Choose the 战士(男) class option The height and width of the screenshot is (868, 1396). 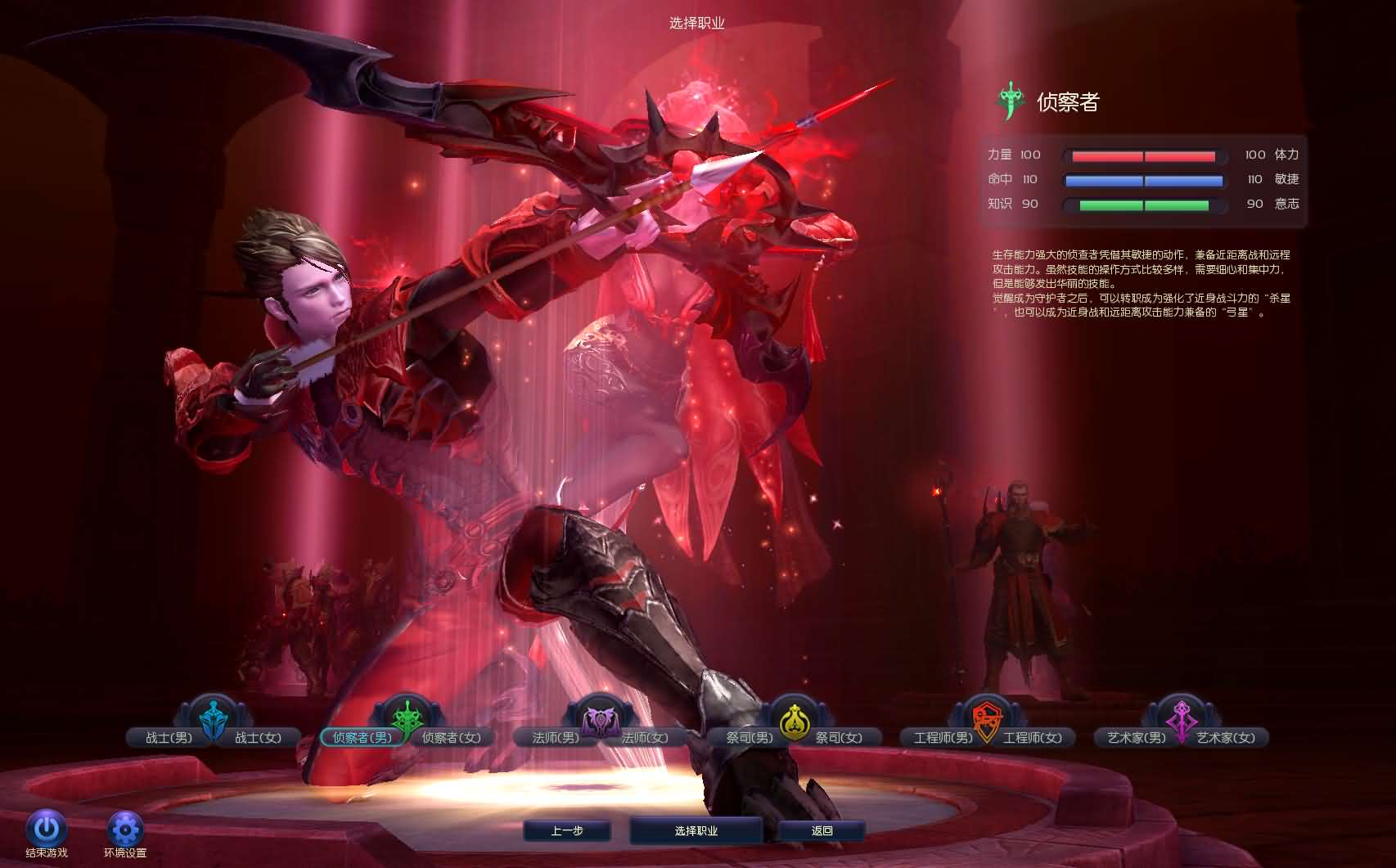(x=169, y=736)
